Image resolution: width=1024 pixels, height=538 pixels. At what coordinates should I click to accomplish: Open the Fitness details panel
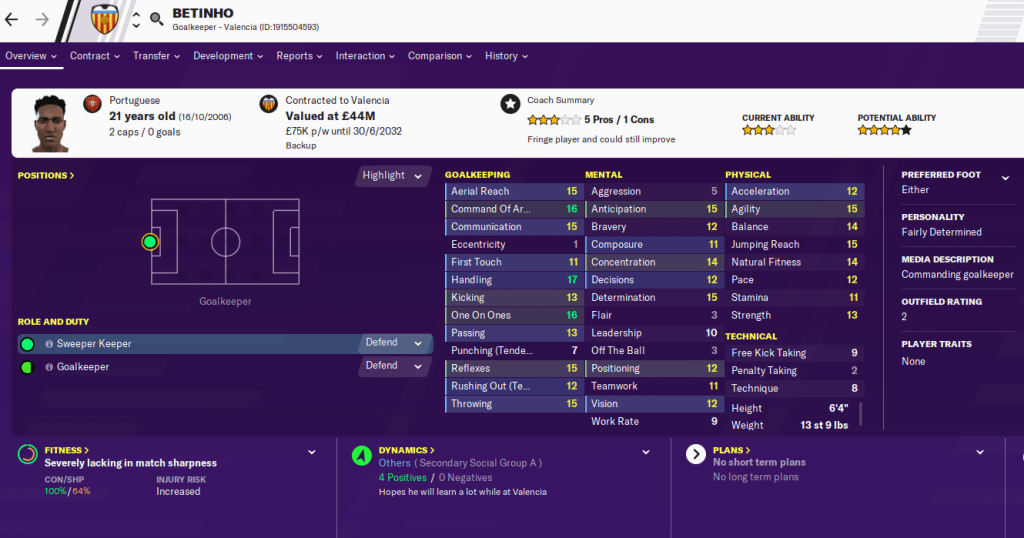(x=68, y=451)
